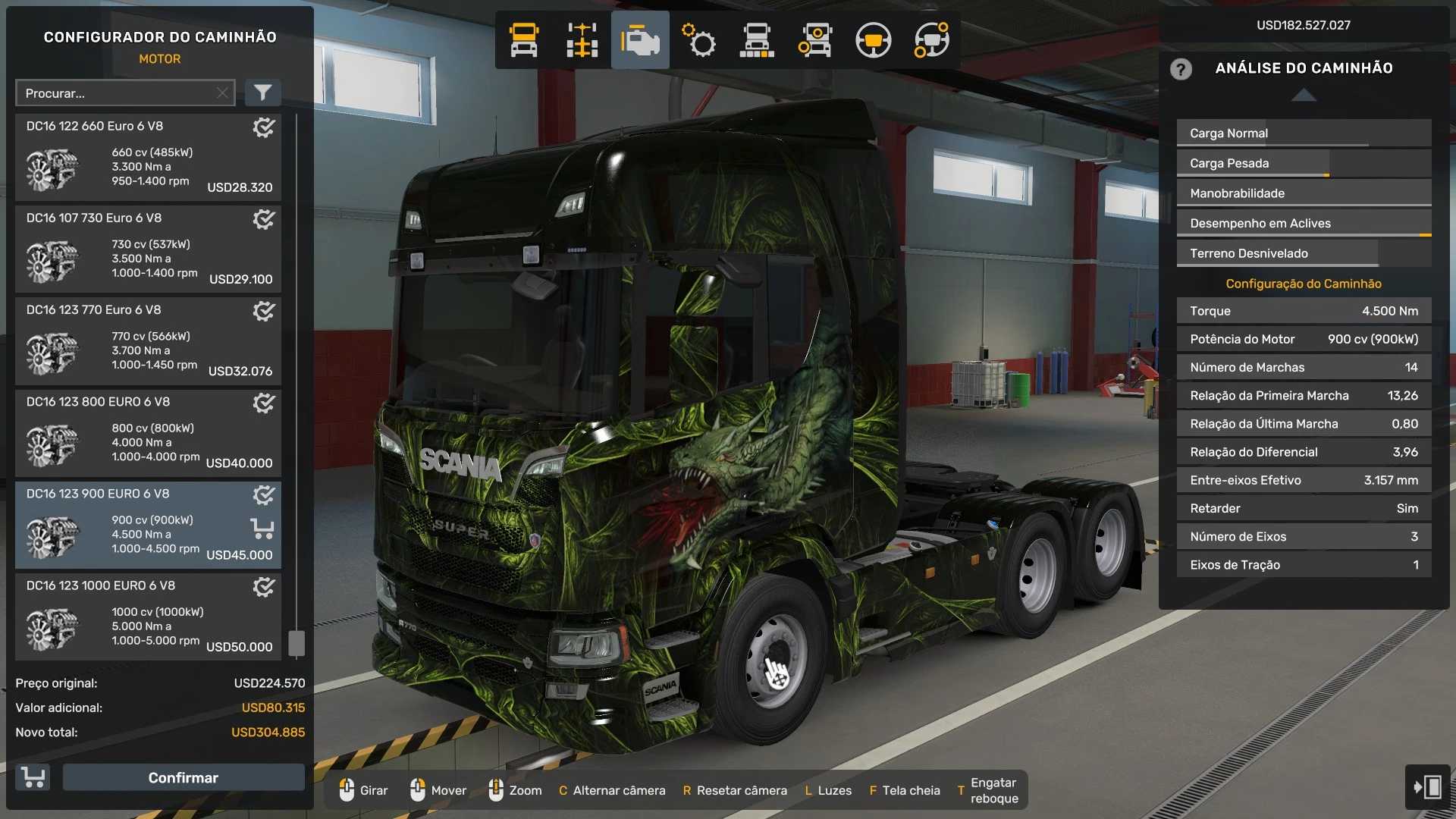Image resolution: width=1456 pixels, height=819 pixels.
Task: Open the help question mark for truck analysis
Action: [1181, 69]
